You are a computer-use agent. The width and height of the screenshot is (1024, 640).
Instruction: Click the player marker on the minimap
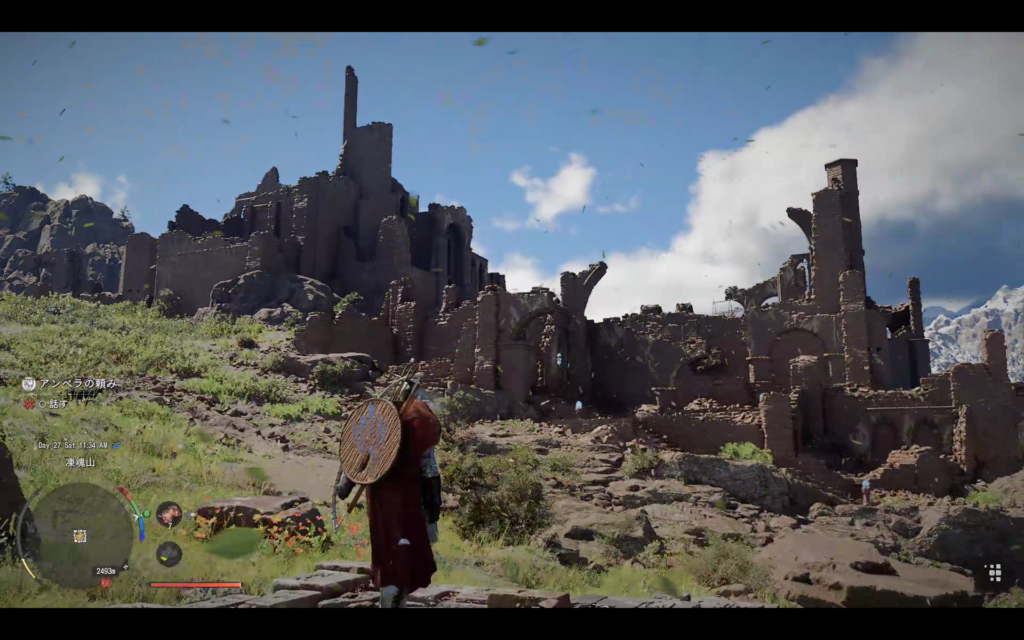click(79, 536)
